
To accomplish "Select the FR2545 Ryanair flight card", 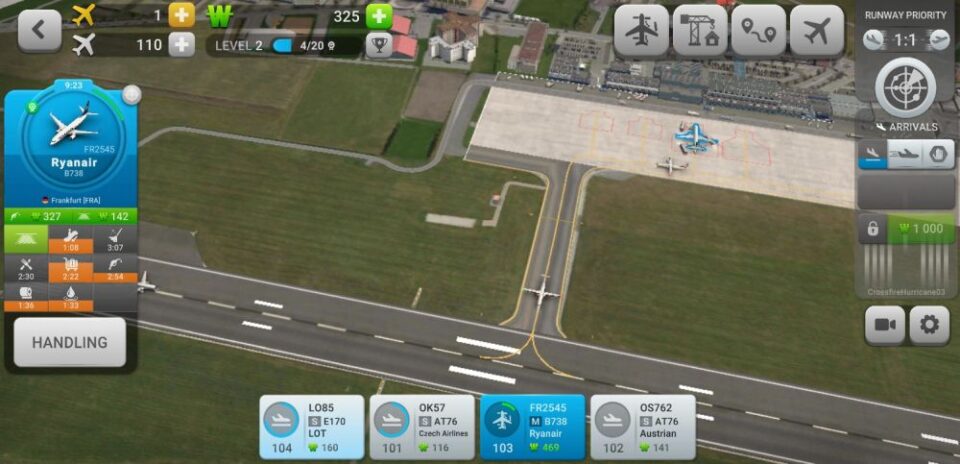I will coord(532,427).
